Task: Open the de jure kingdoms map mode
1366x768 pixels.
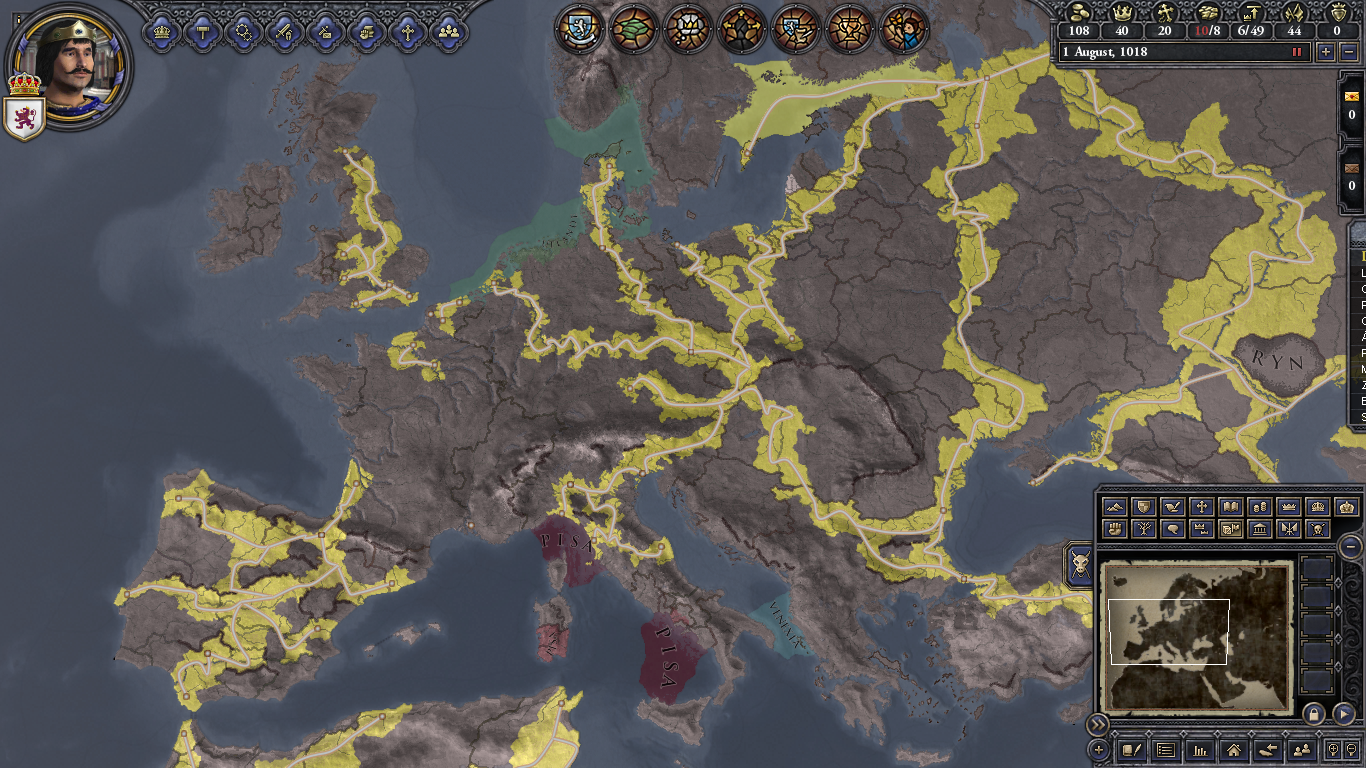Action: (1316, 507)
